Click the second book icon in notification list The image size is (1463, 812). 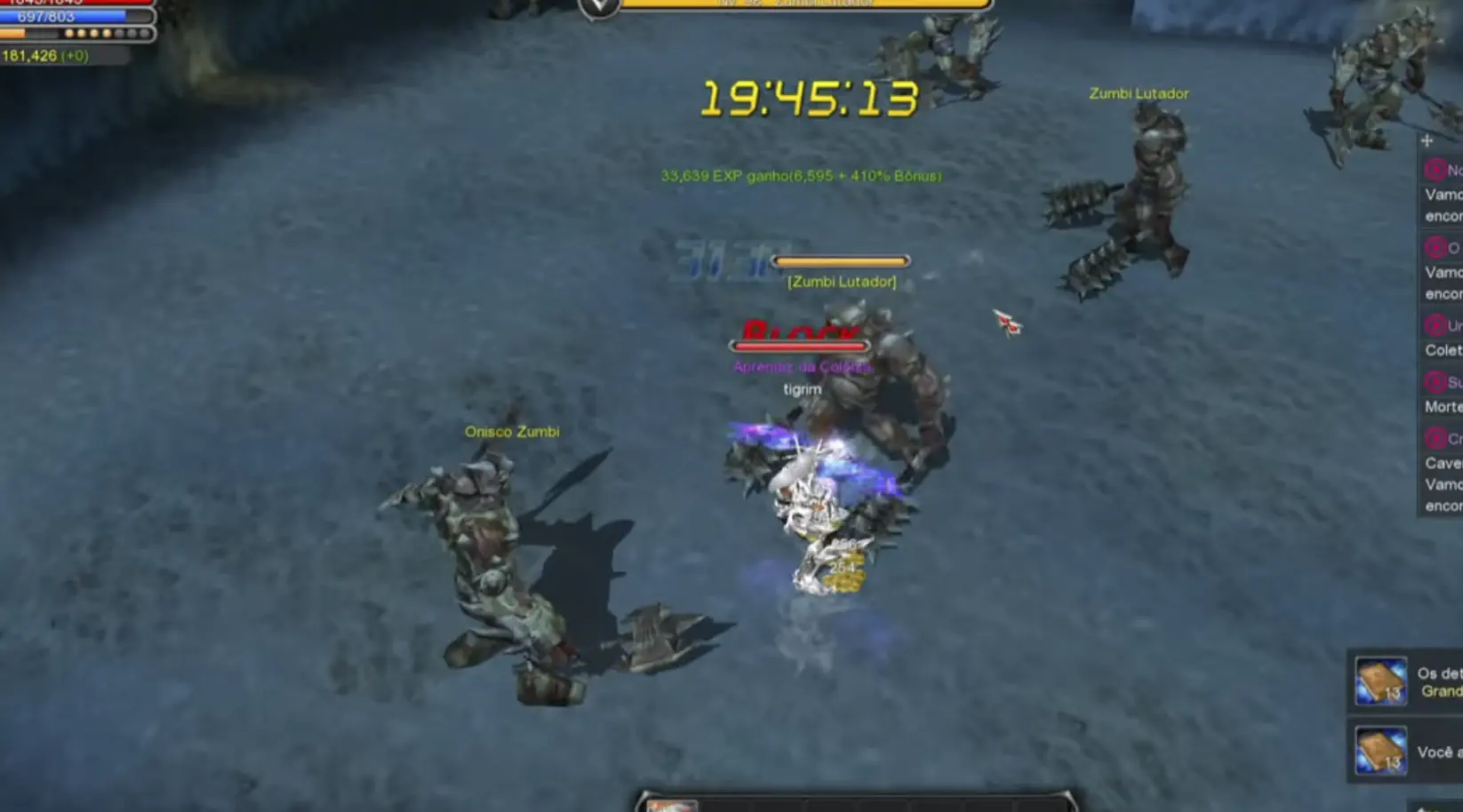coord(1379,751)
